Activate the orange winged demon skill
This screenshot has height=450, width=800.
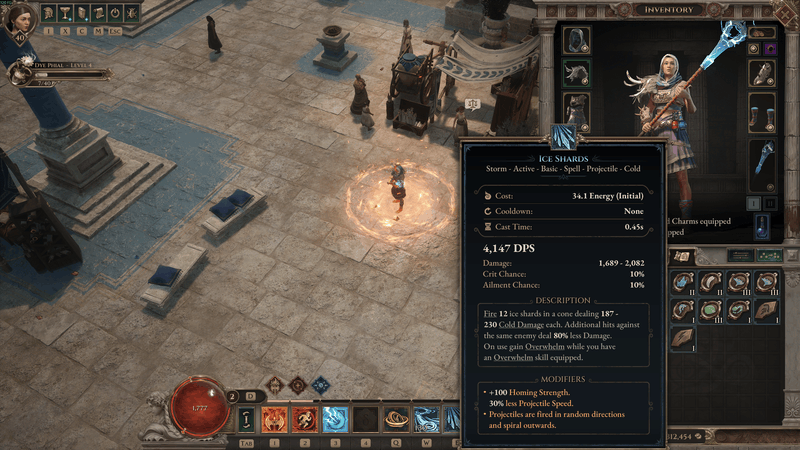click(x=274, y=419)
